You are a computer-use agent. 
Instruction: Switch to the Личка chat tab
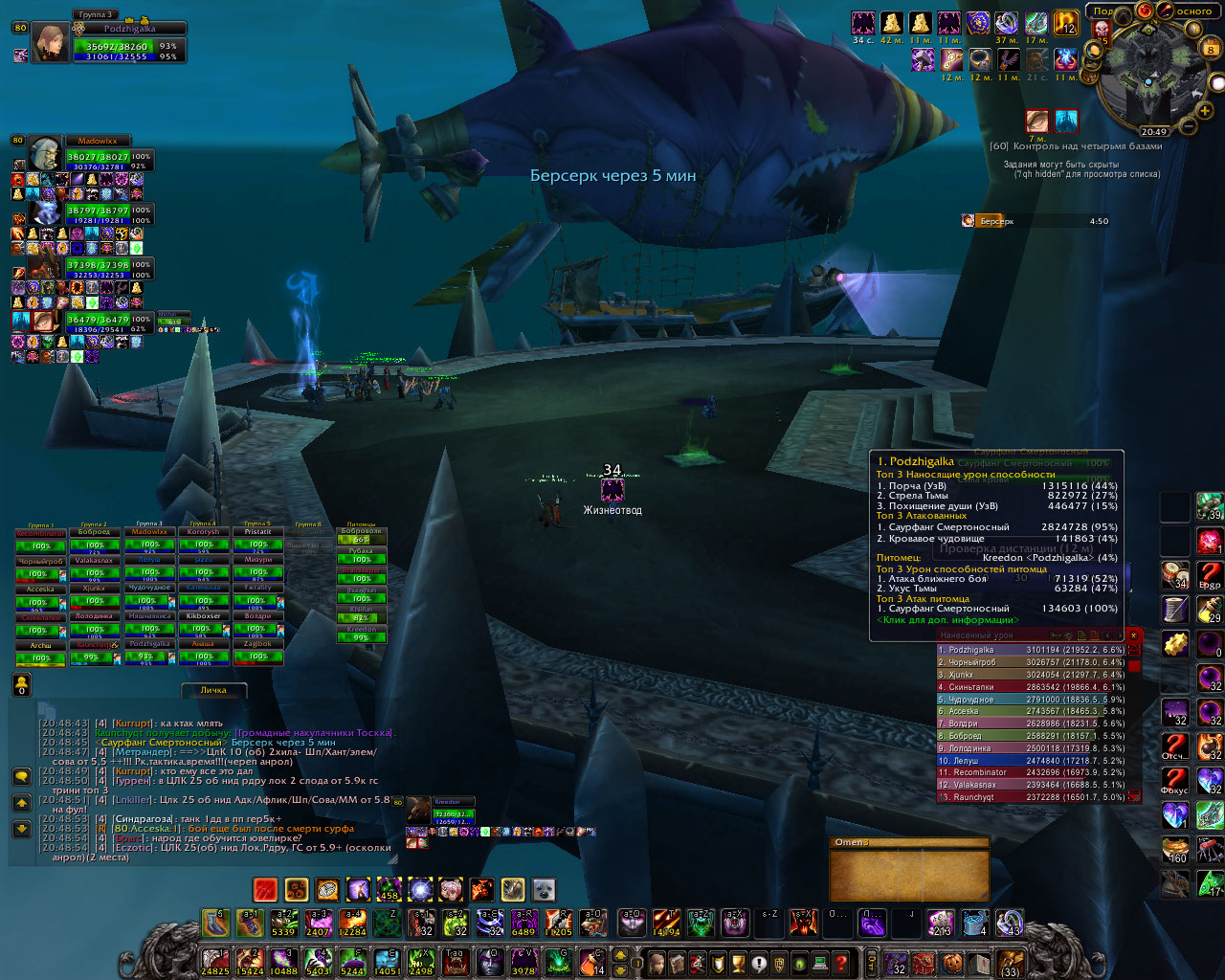click(213, 690)
